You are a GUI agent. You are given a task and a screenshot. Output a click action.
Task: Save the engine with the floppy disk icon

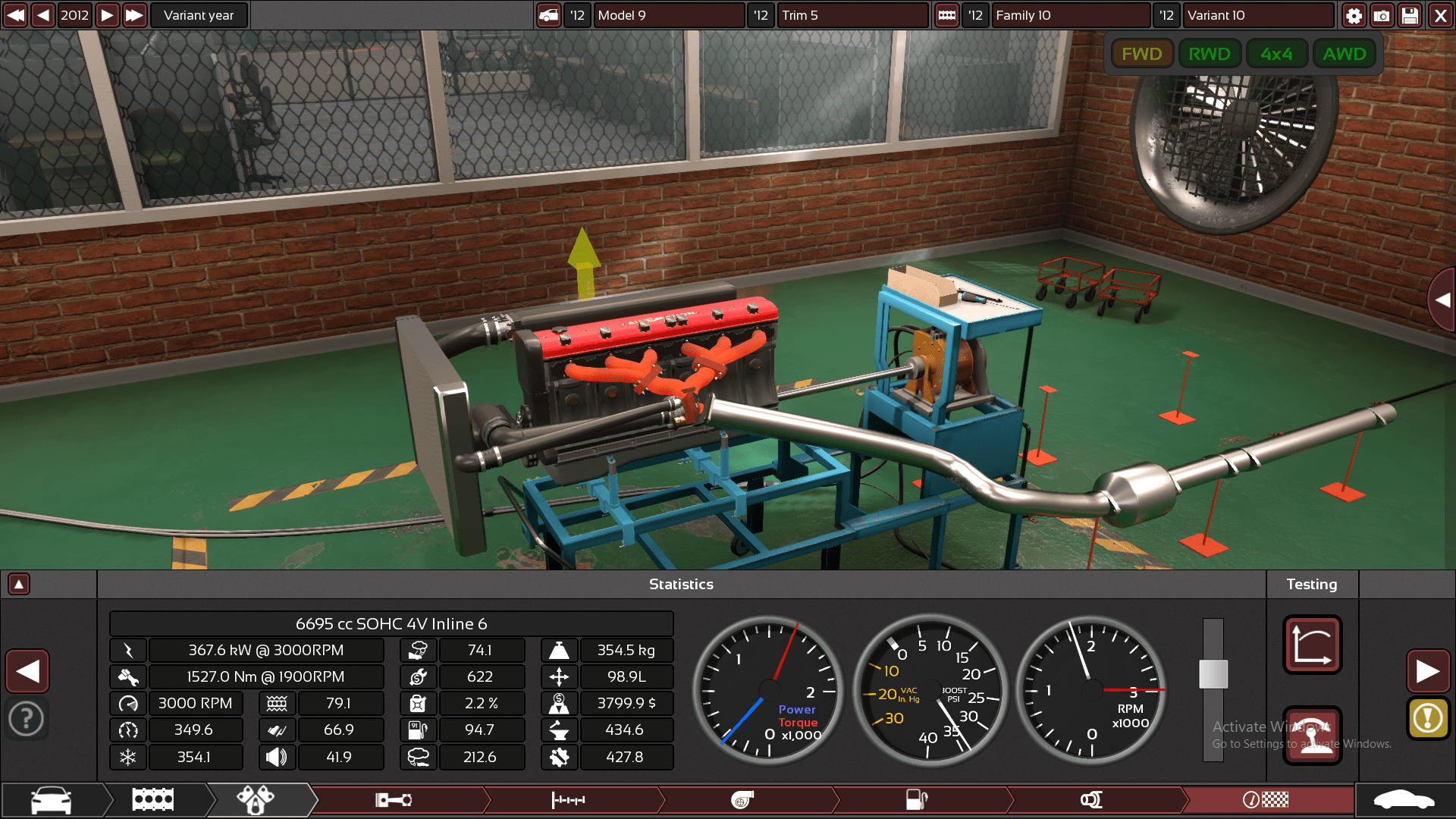click(x=1410, y=15)
